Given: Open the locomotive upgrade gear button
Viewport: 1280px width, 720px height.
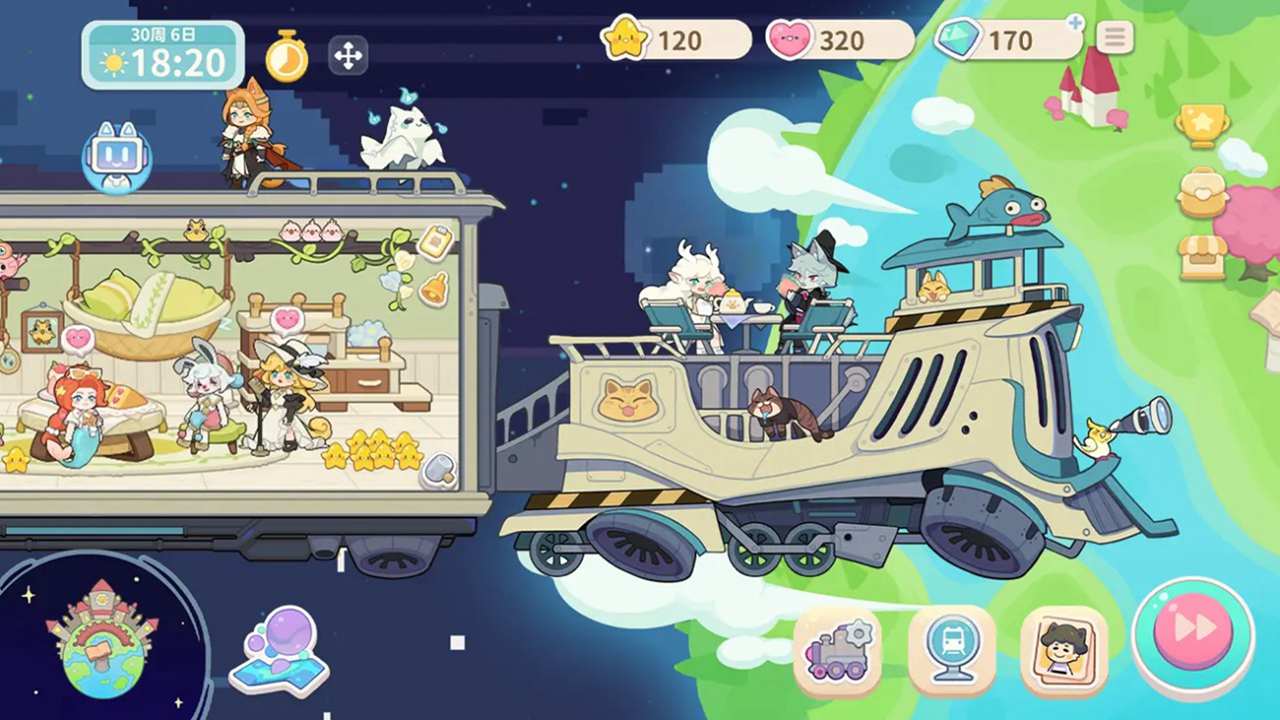Looking at the screenshot, I should pos(838,650).
